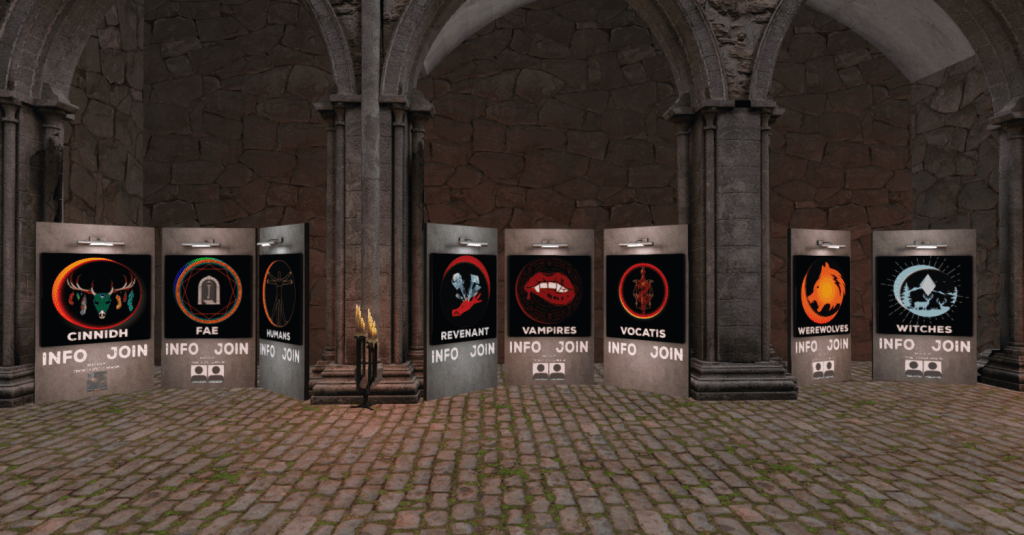
Task: Join the Vocatis faction
Action: (x=667, y=352)
